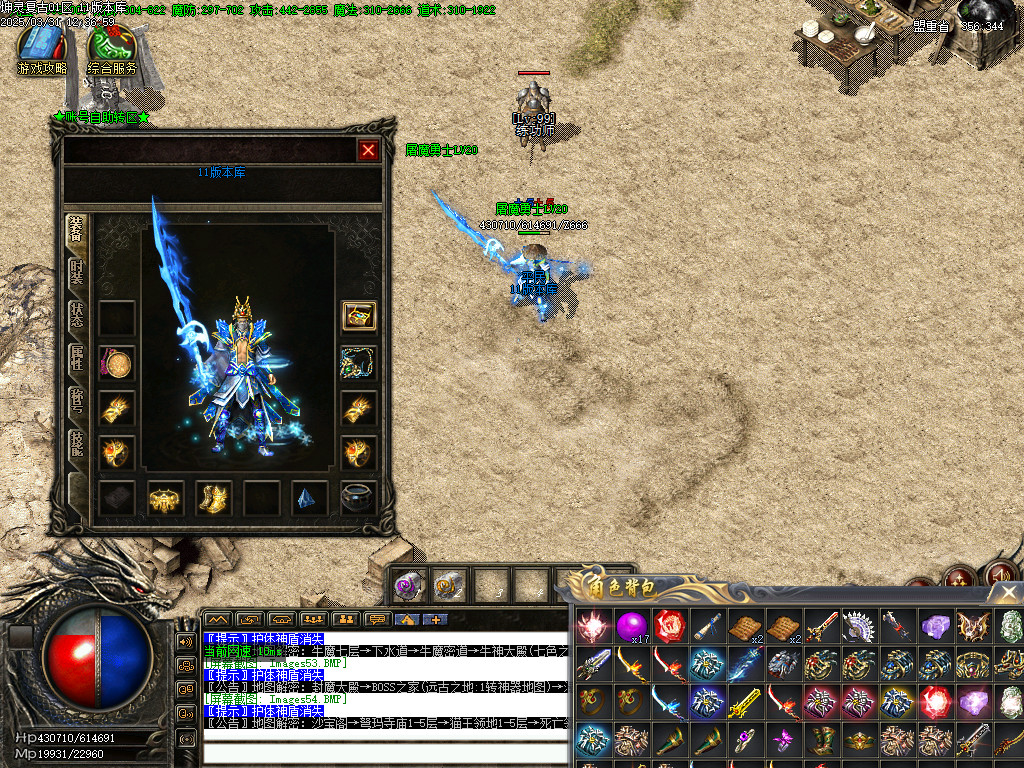Select the 技能 (skills) tab

(x=77, y=443)
